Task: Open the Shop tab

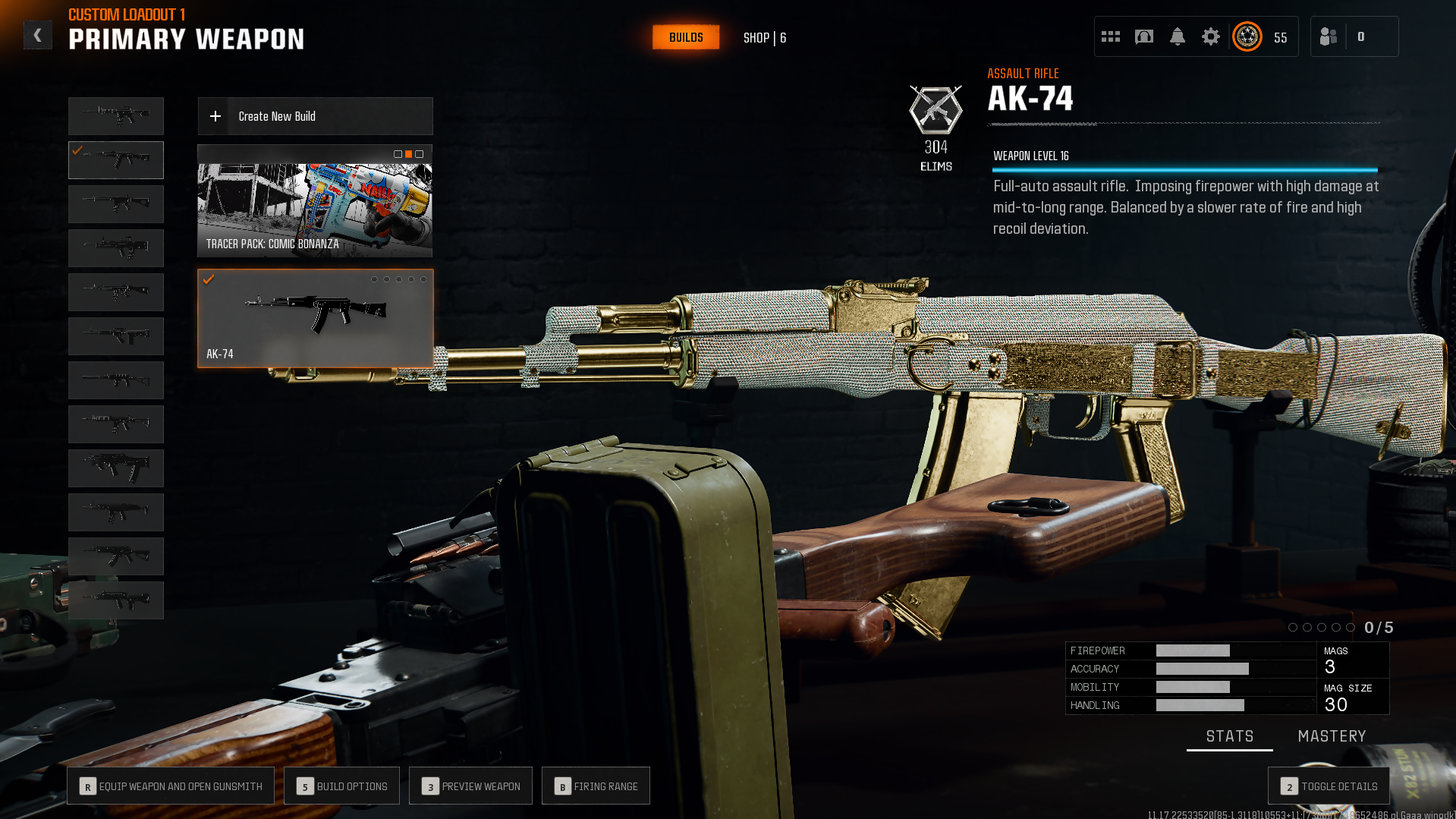Action: tap(764, 38)
